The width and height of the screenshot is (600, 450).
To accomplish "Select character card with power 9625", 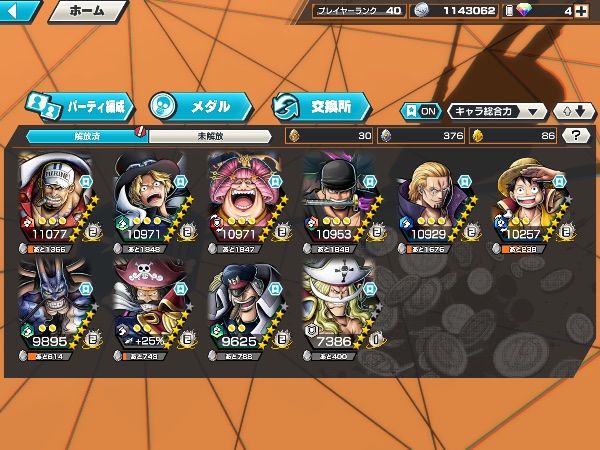I will (245, 308).
